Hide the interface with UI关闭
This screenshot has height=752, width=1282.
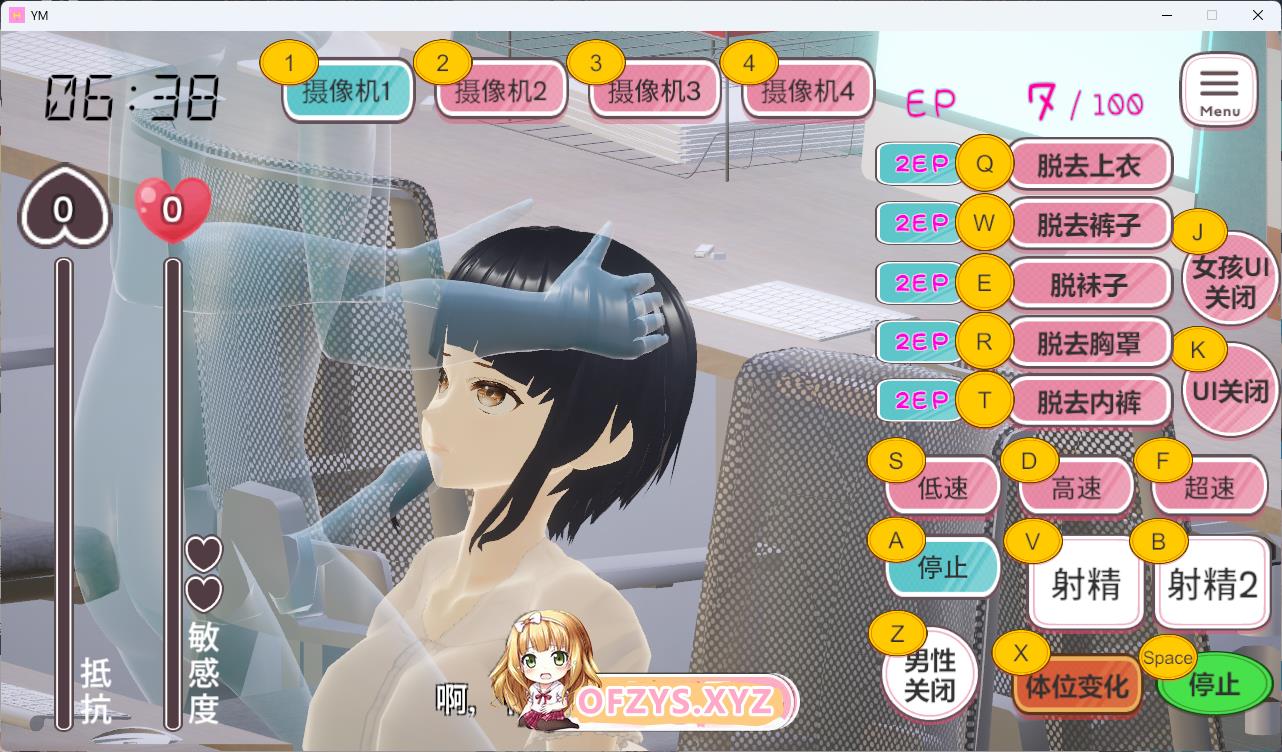click(x=1230, y=391)
